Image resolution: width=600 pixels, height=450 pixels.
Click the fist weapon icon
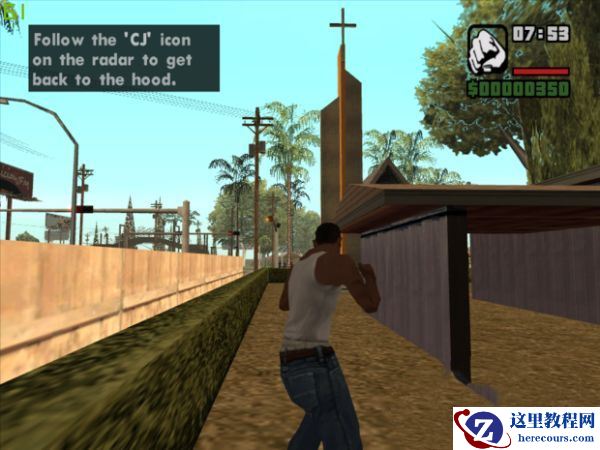tap(487, 49)
